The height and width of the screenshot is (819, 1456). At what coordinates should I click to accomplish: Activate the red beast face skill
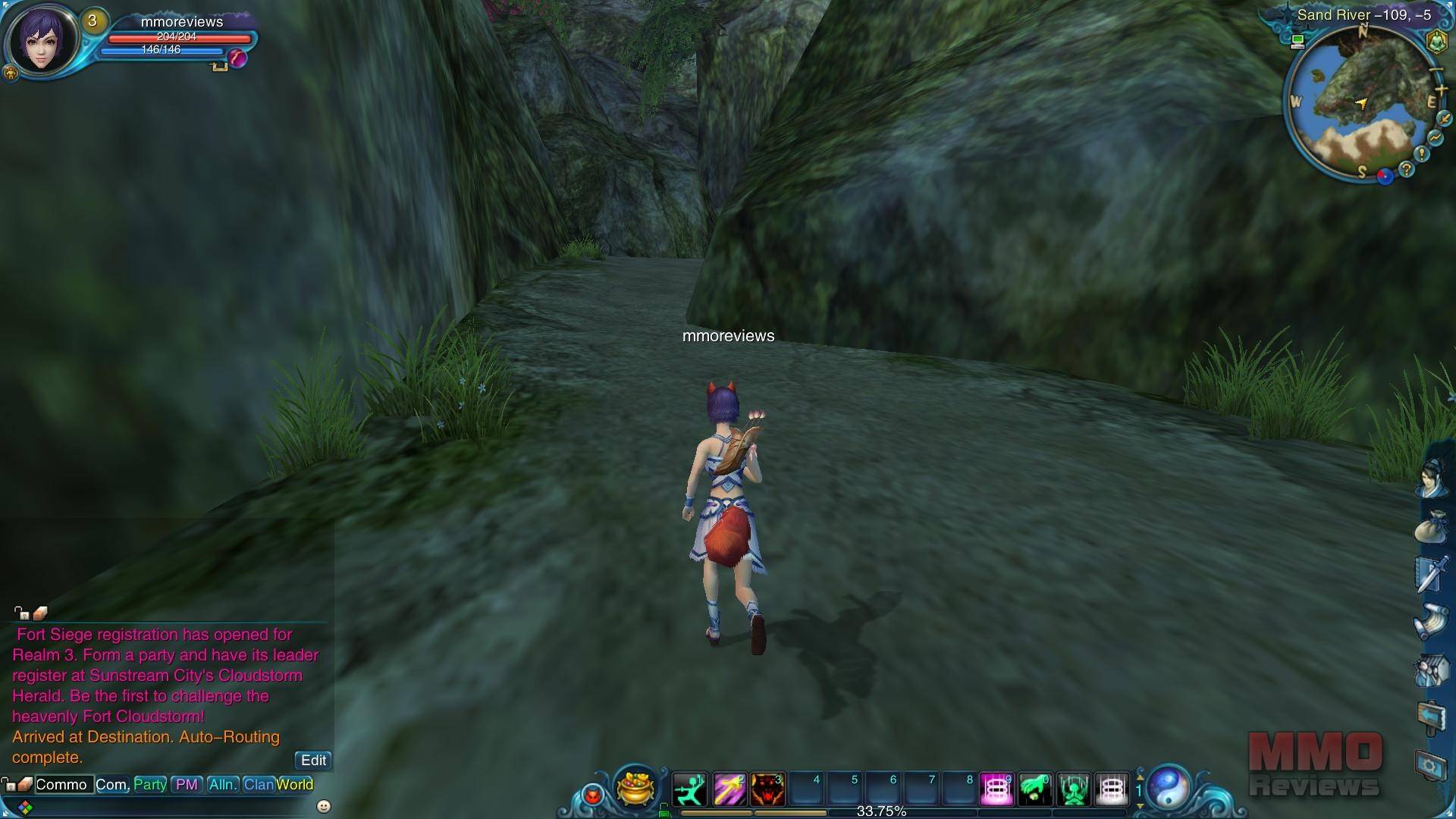click(x=767, y=790)
